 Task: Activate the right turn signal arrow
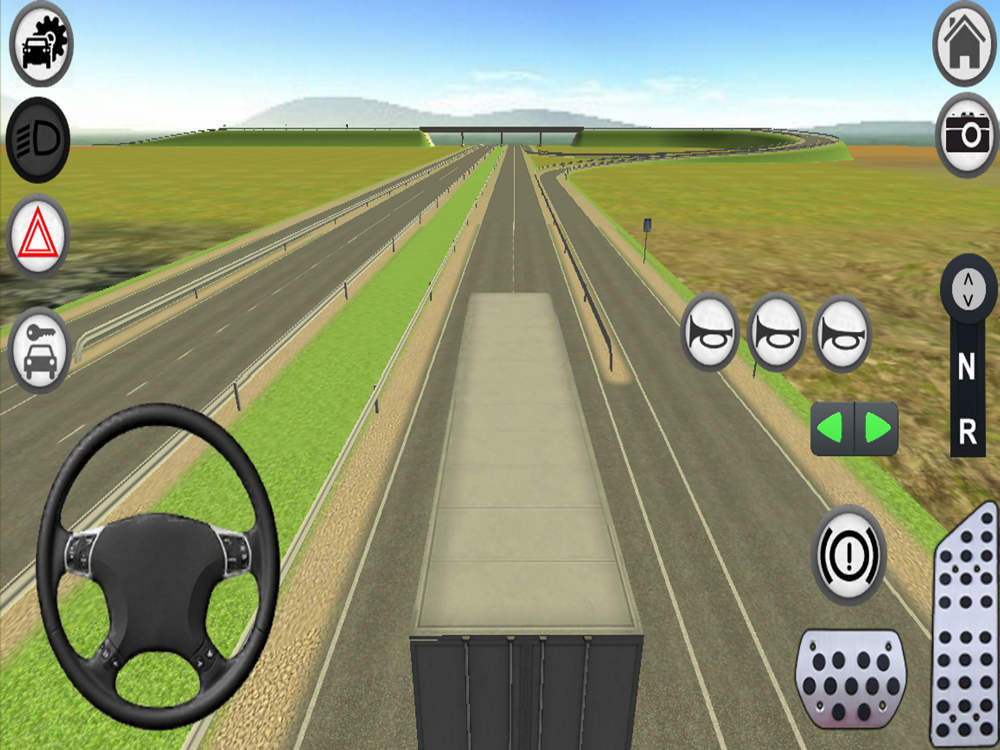pos(877,429)
